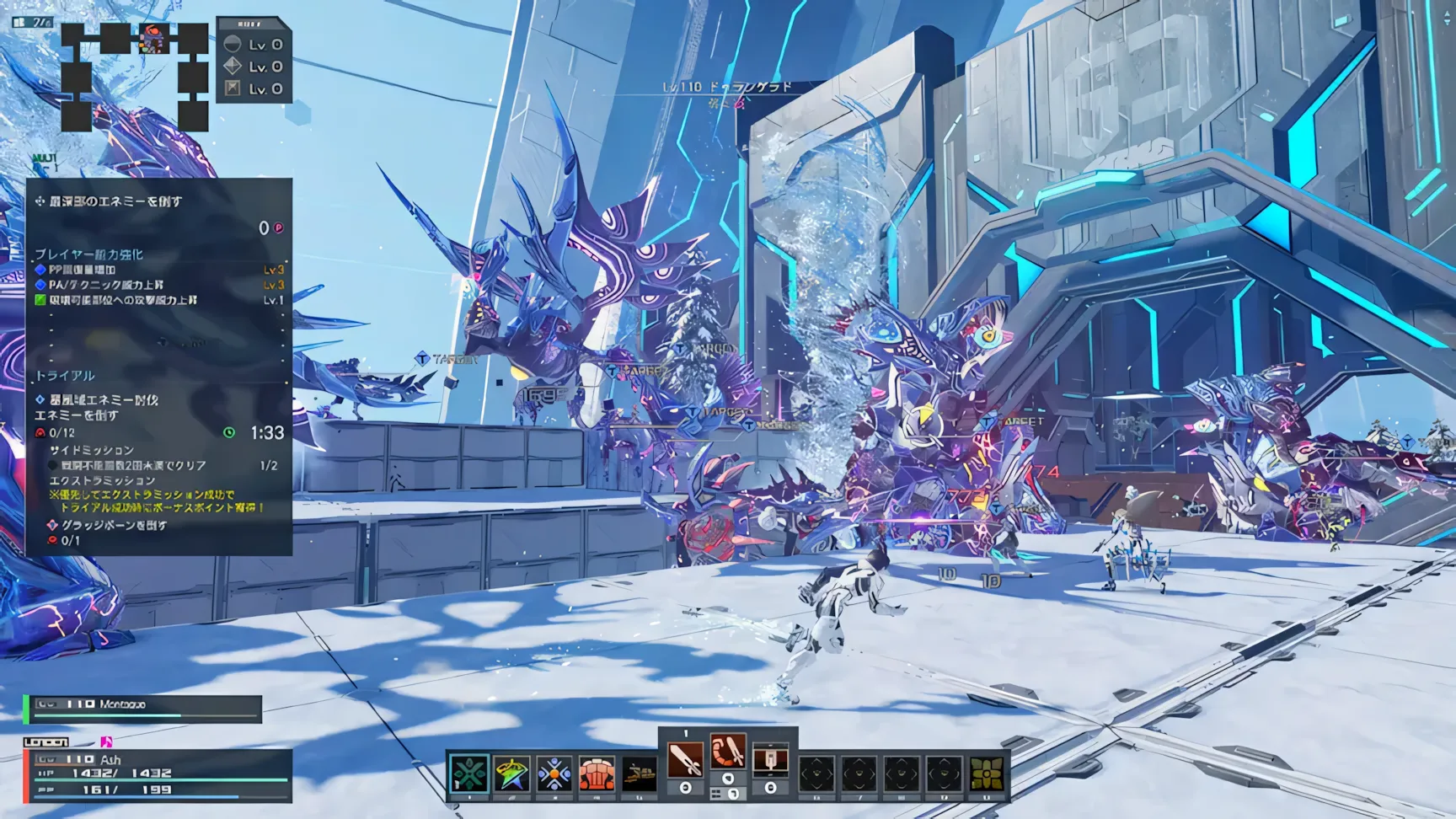The width and height of the screenshot is (1456, 819).
Task: Activate the blue snowflake orb skill
Action: click(554, 773)
